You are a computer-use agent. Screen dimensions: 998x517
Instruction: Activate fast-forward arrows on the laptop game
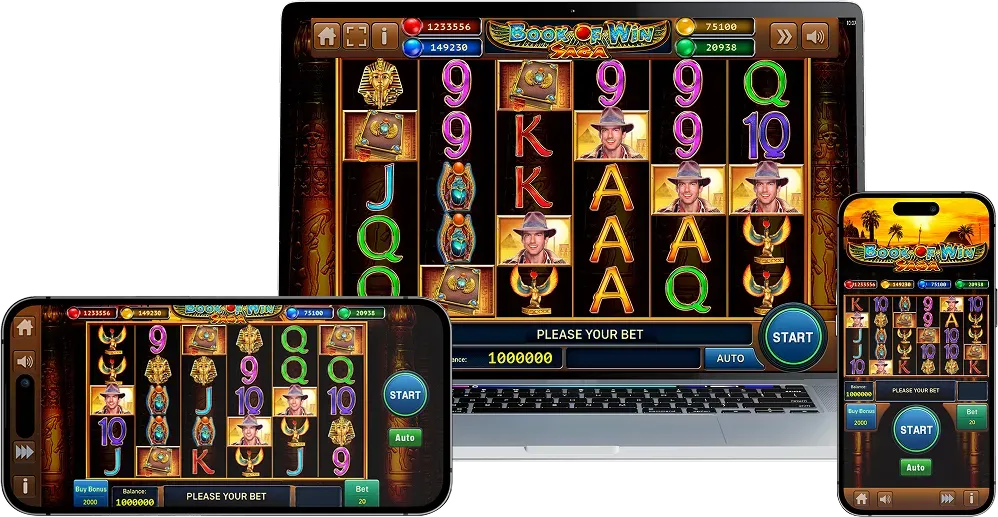(785, 37)
